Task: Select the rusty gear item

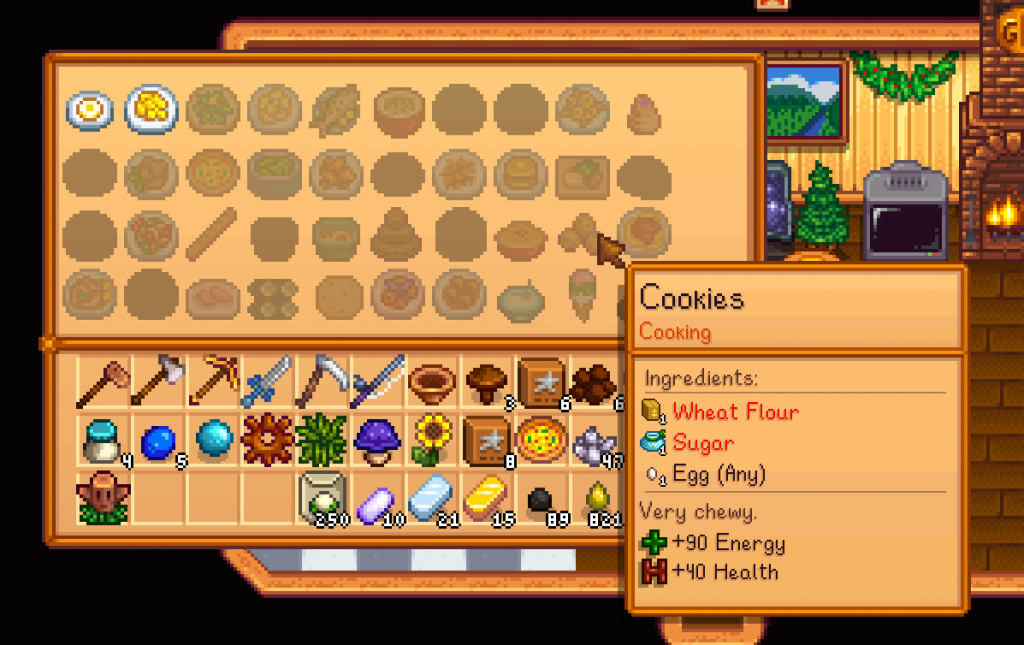Action: tap(266, 440)
